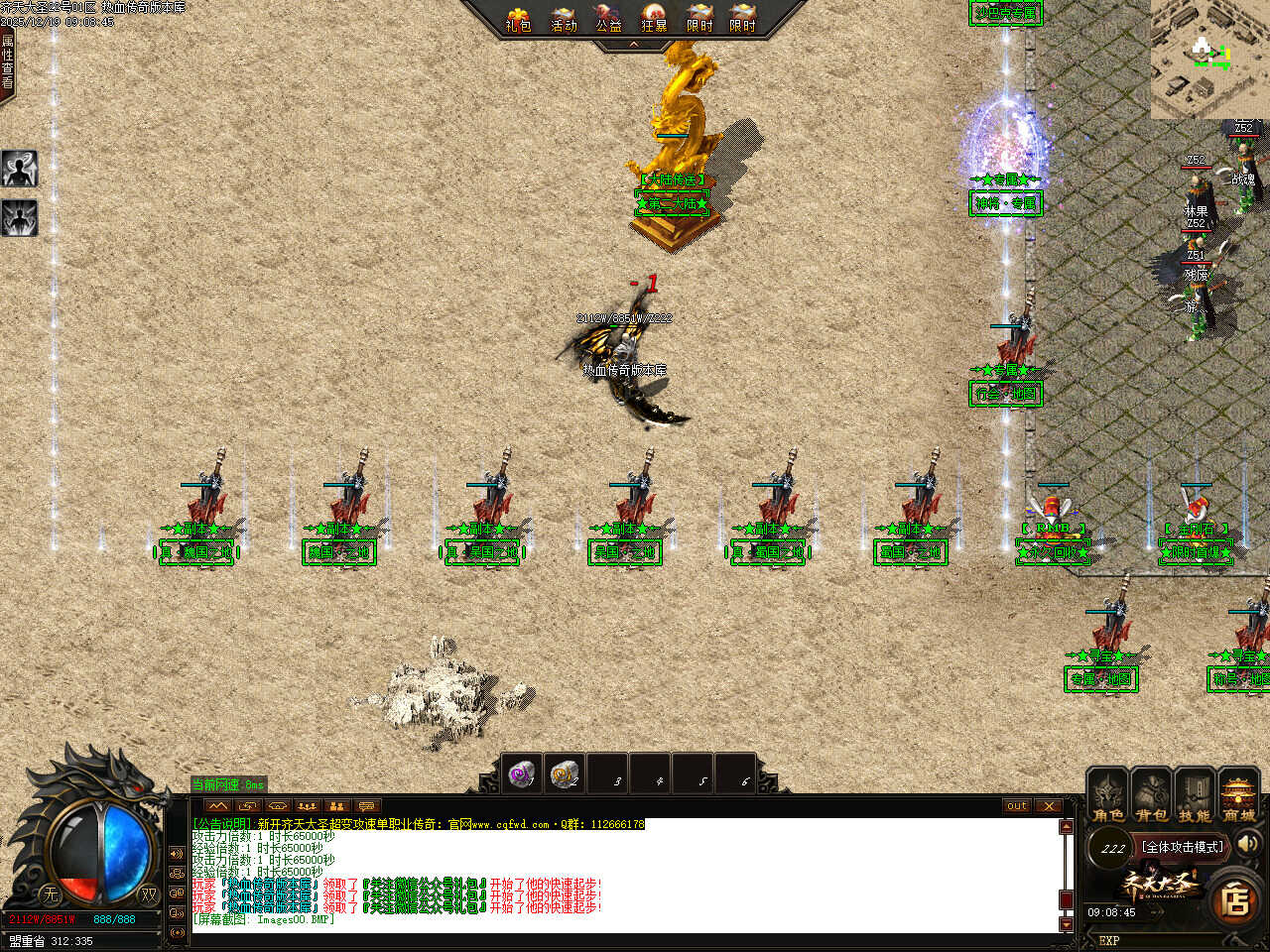Open the 礼包 gift pack menu

(x=518, y=19)
